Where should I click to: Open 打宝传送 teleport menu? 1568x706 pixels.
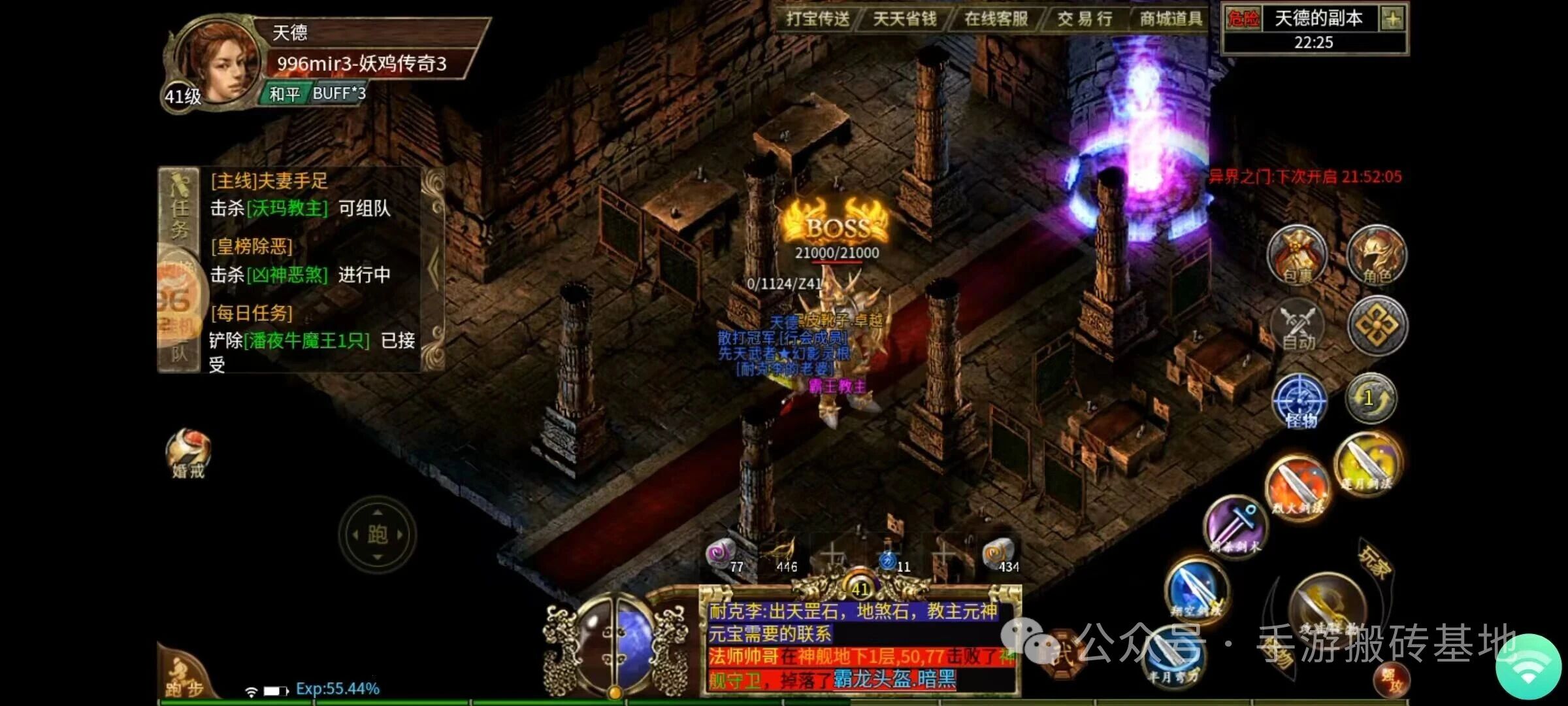[817, 19]
